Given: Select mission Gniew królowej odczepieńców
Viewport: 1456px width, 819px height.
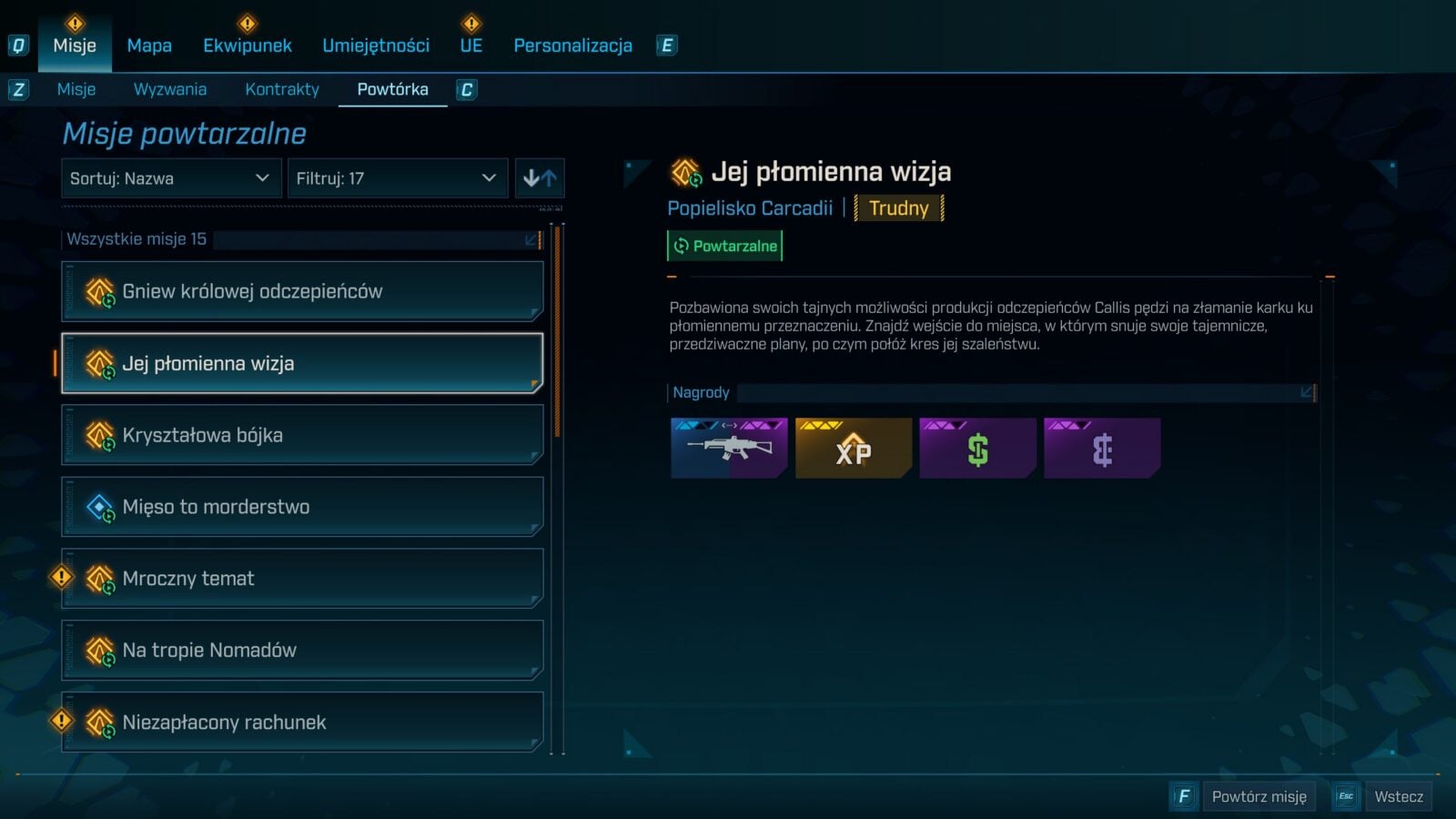Looking at the screenshot, I should click(302, 291).
